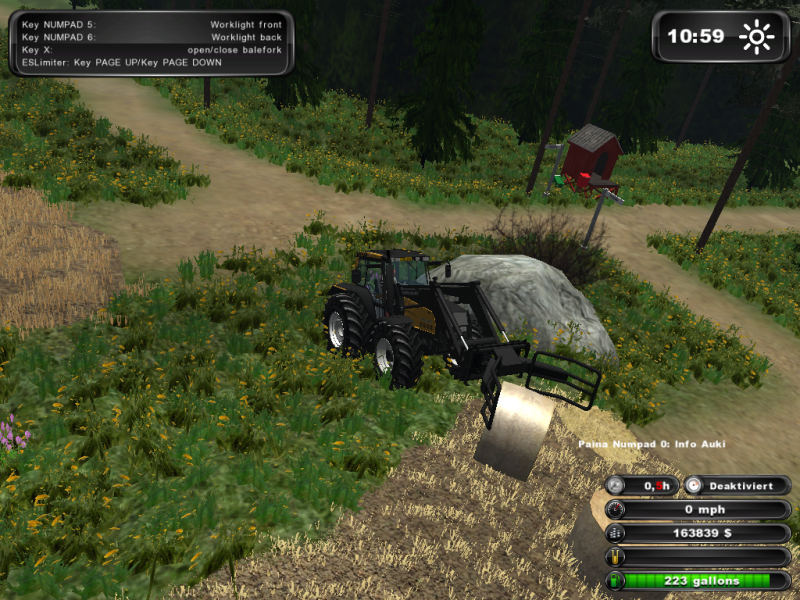
Task: Click the sun weather icon
Action: pos(756,38)
